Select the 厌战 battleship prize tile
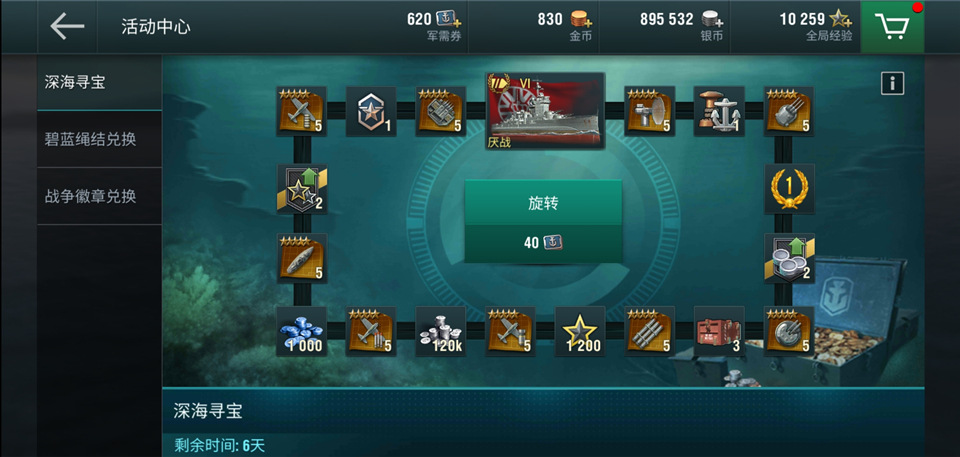Image resolution: width=960 pixels, height=457 pixels. click(546, 110)
